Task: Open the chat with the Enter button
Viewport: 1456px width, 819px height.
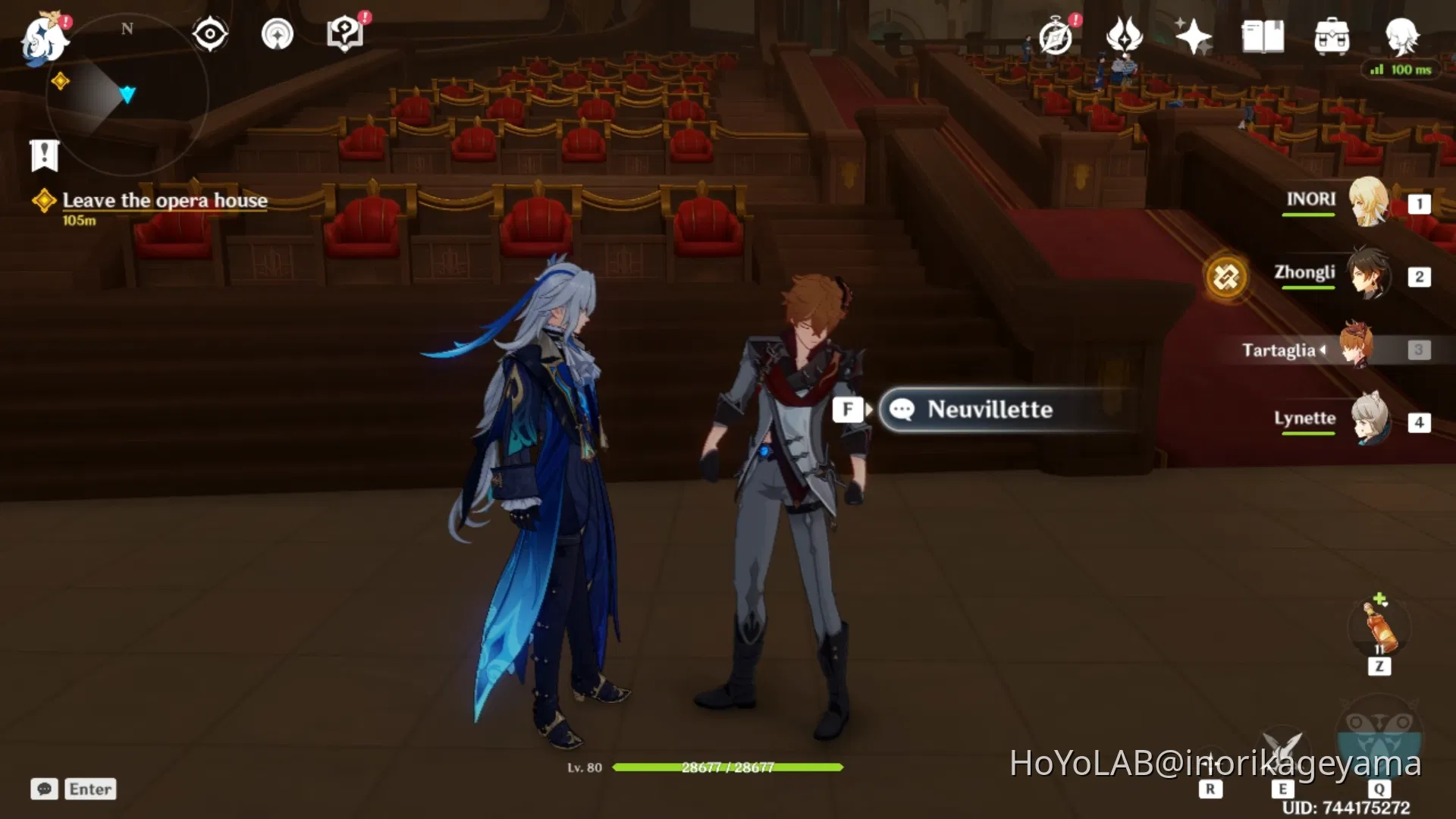Action: point(89,789)
